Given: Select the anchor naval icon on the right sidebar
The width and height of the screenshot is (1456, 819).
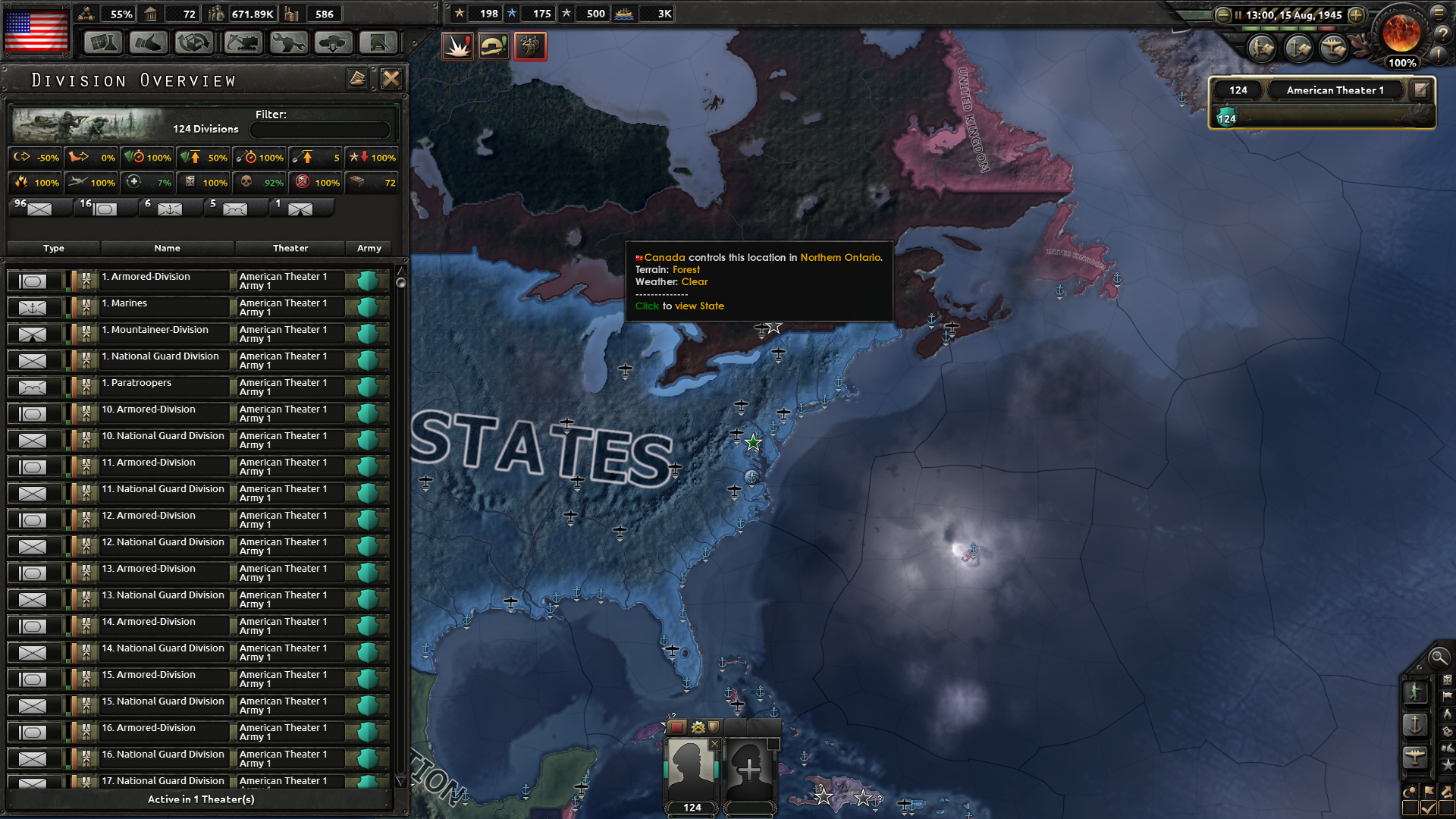Looking at the screenshot, I should (1416, 726).
